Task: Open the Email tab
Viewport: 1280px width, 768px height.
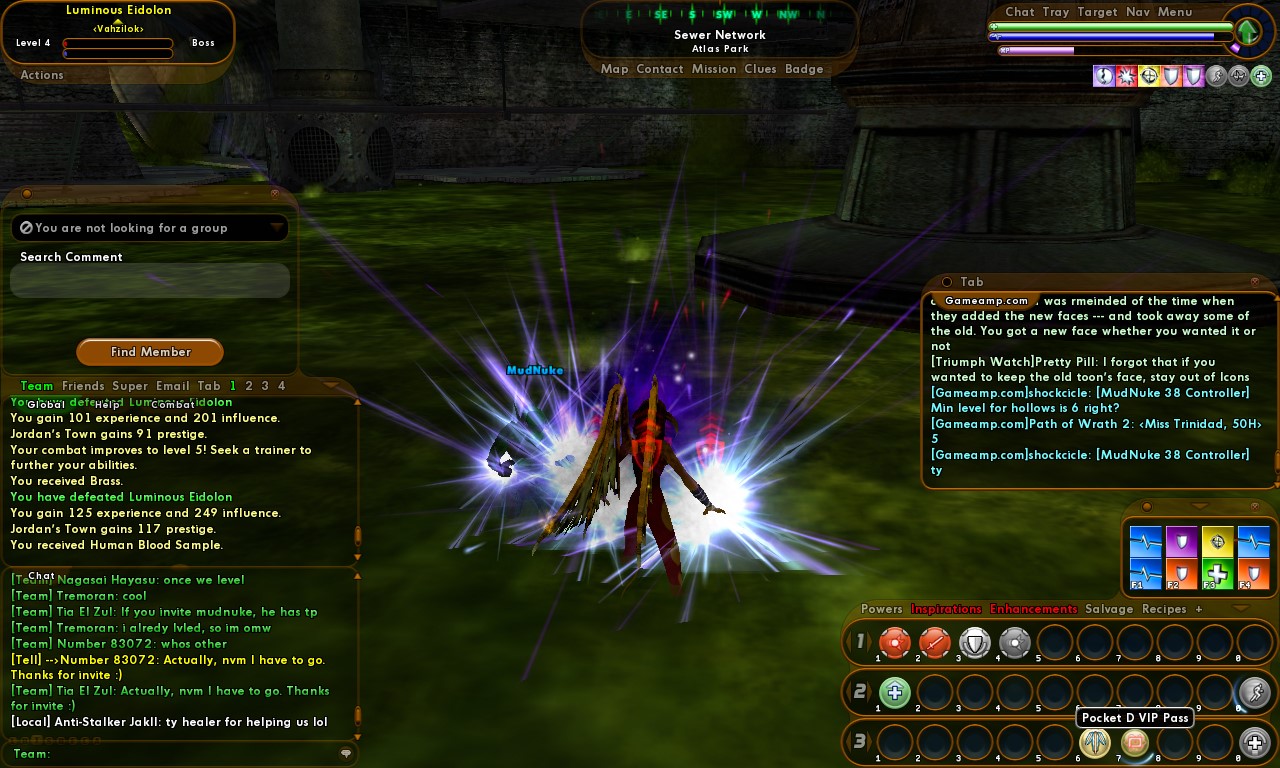Action: (x=172, y=386)
